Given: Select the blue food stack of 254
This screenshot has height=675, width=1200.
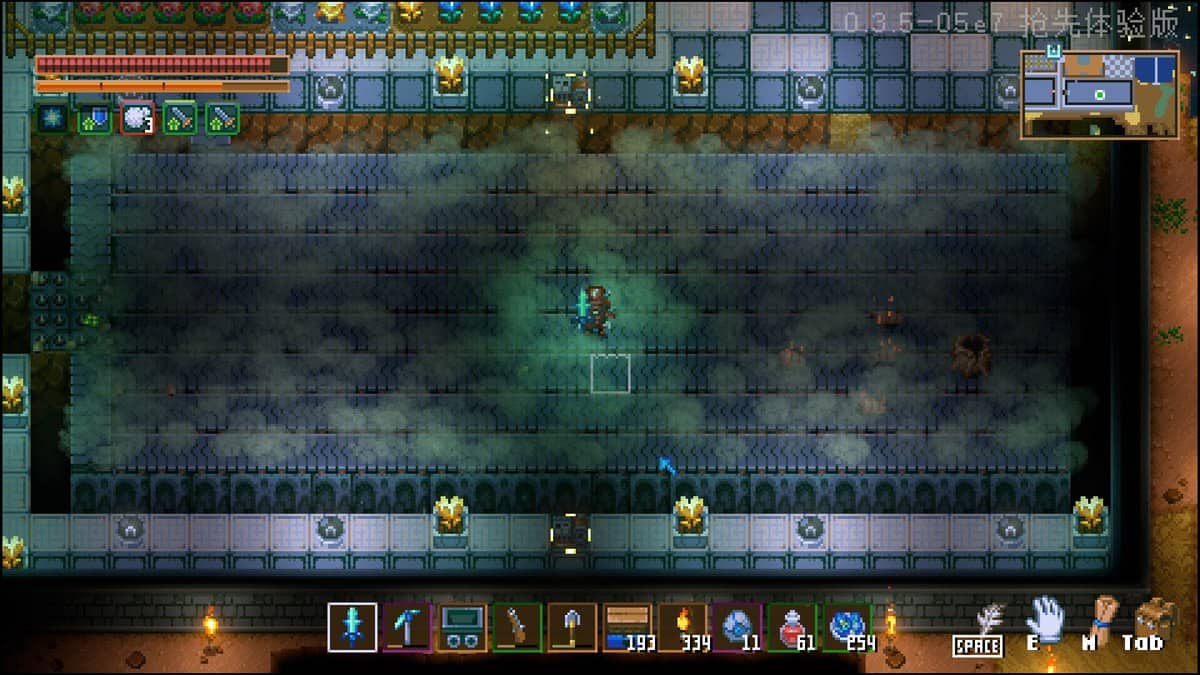Looking at the screenshot, I should click(x=847, y=627).
